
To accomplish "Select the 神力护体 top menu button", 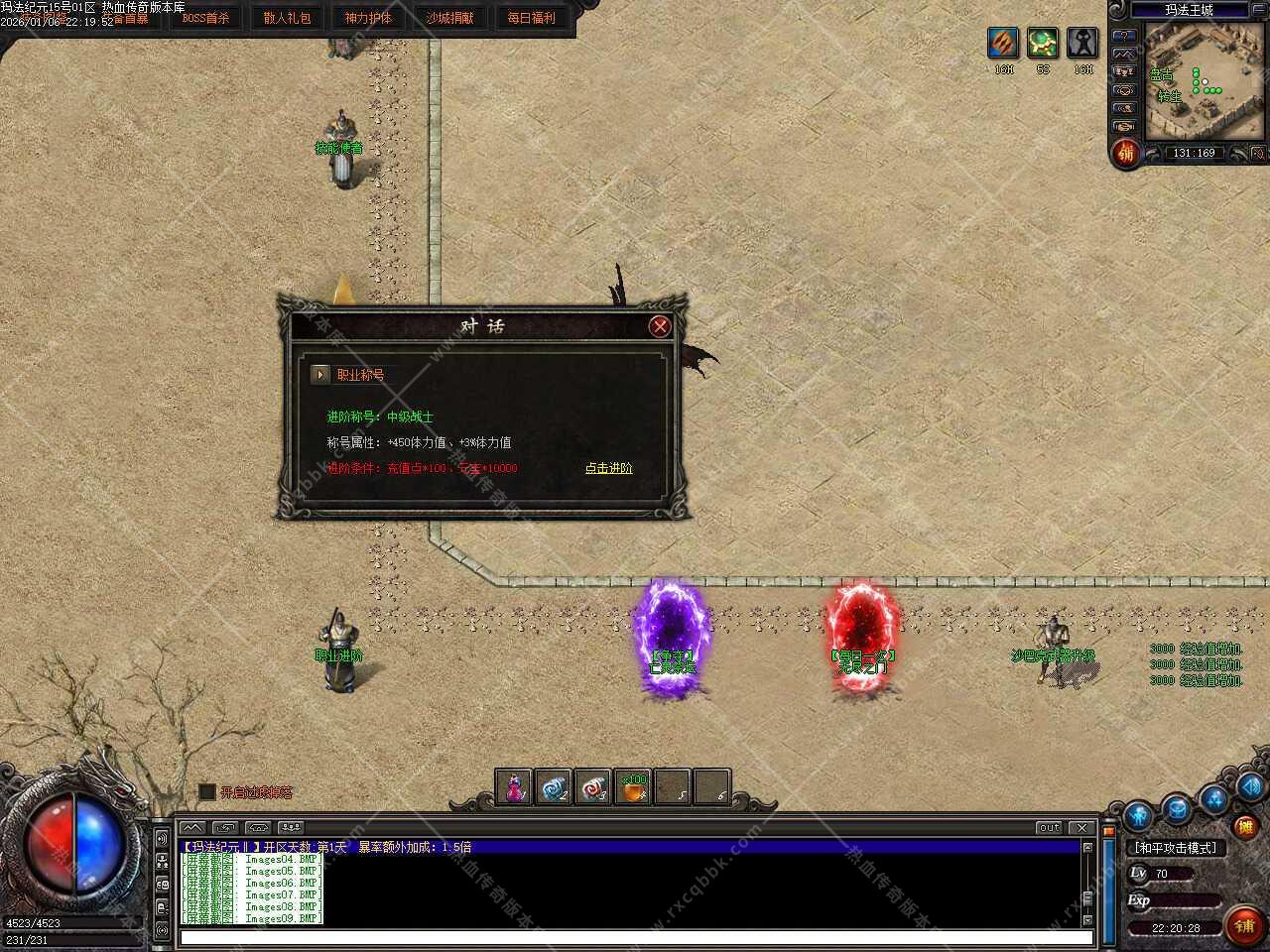I will click(x=368, y=18).
